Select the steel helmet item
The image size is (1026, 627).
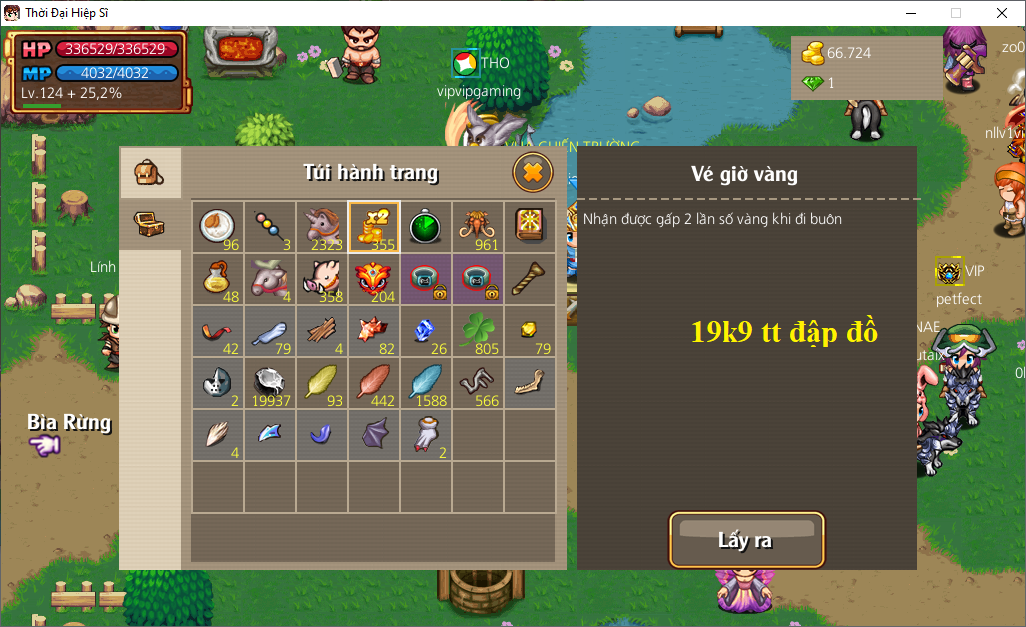218,383
